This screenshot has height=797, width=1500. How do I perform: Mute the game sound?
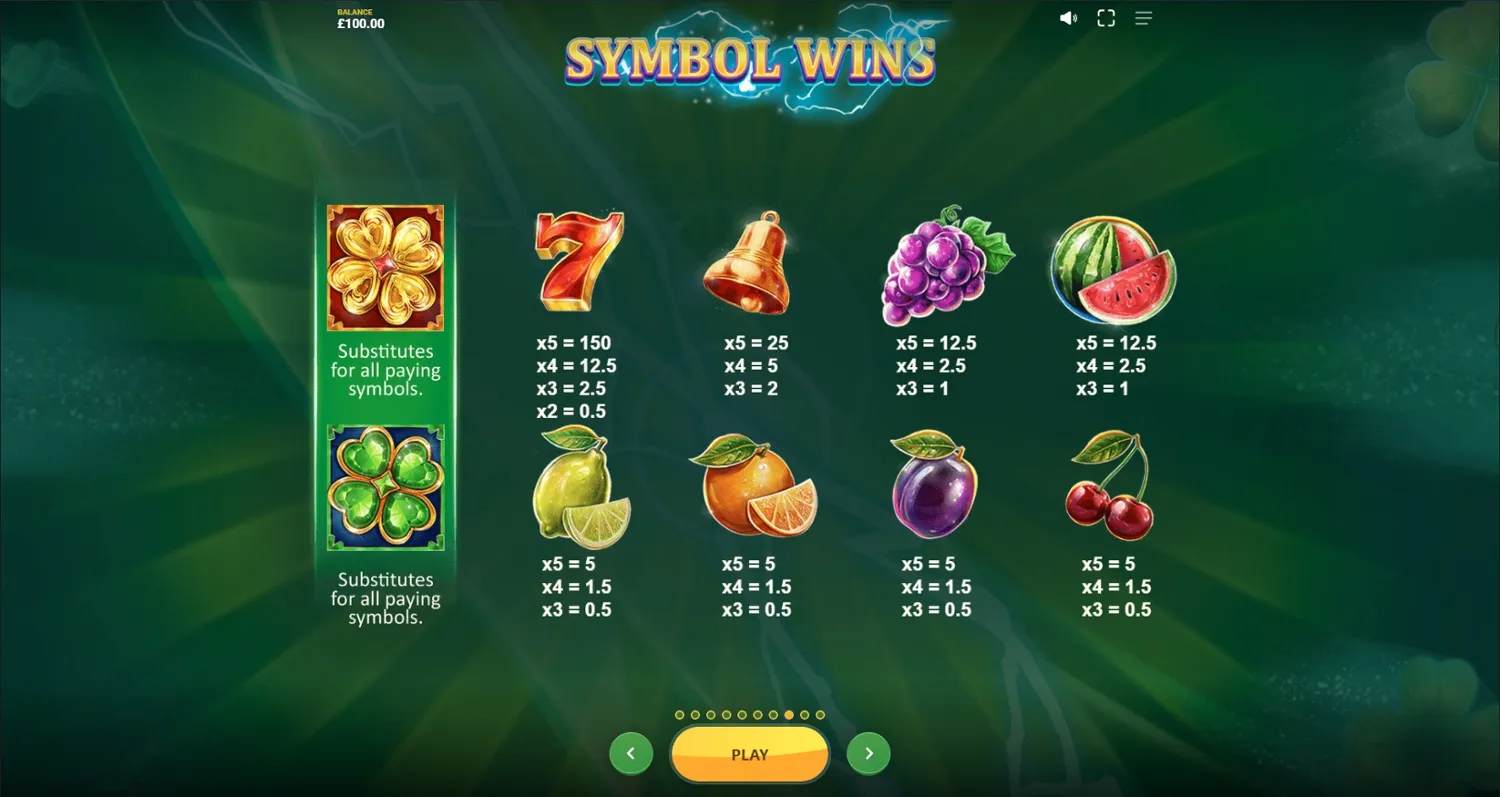tap(1069, 17)
